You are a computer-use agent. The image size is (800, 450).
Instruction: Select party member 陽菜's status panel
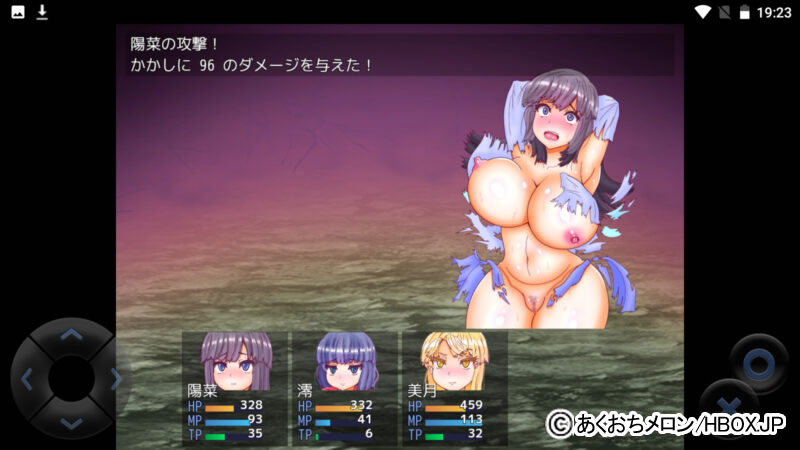234,388
